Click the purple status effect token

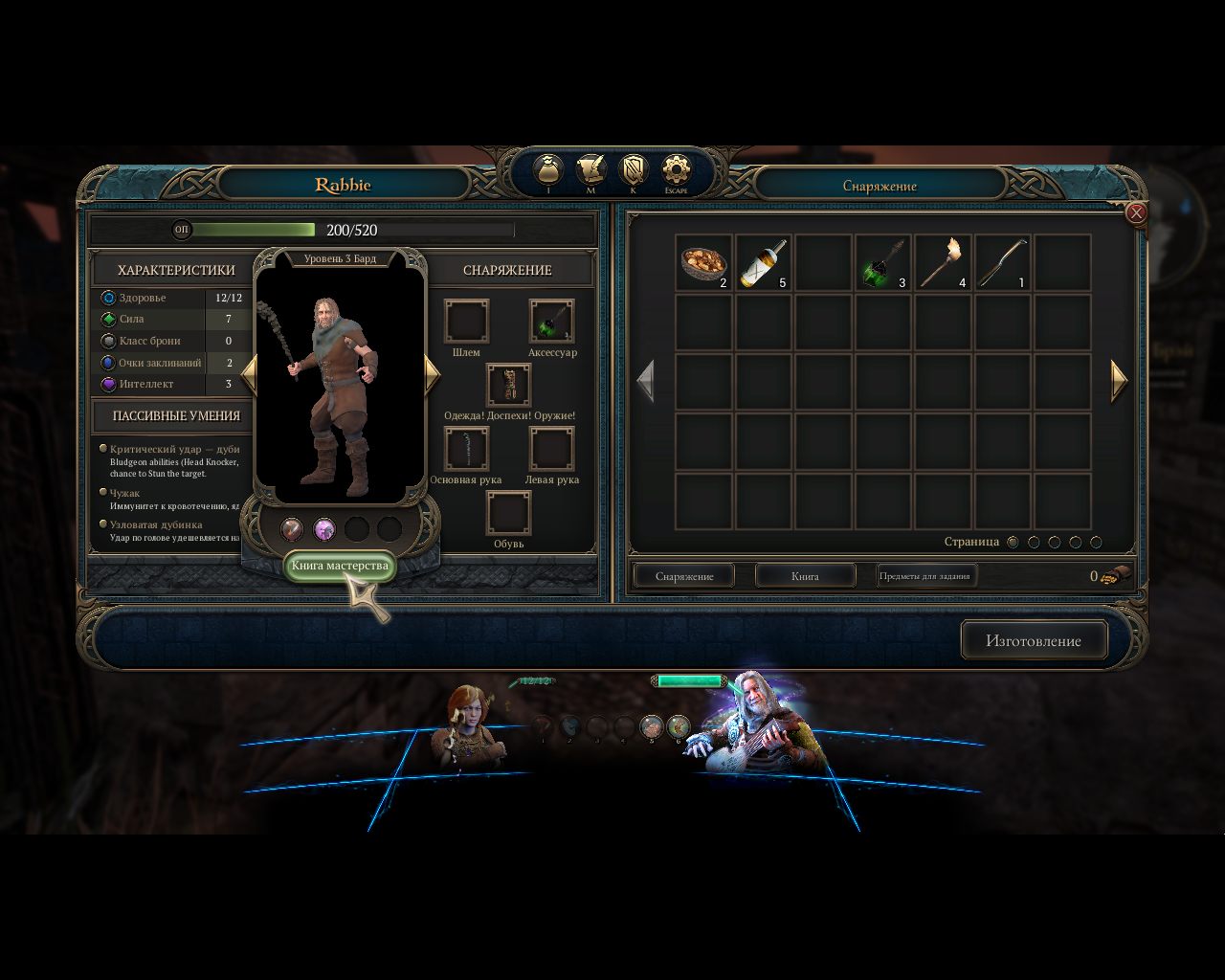click(323, 527)
